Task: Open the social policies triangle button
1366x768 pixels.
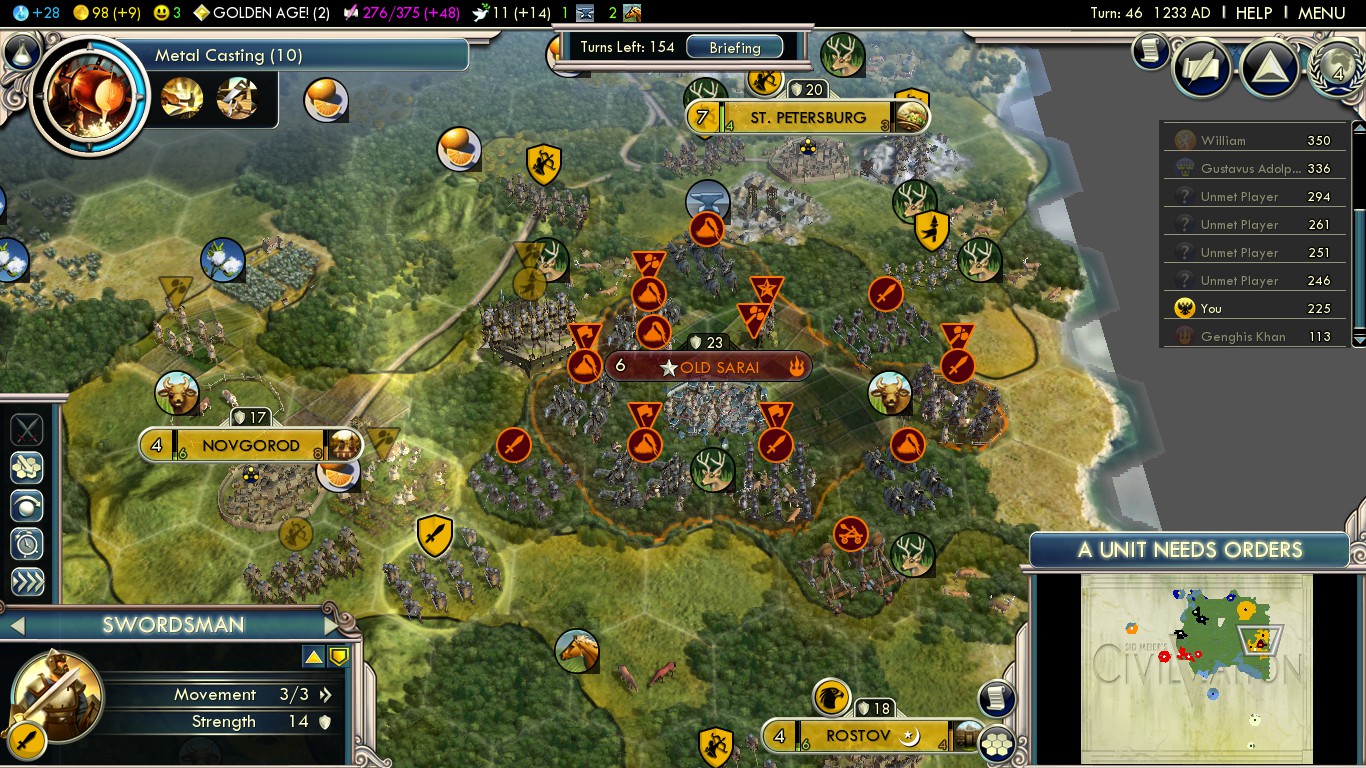Action: (1269, 67)
